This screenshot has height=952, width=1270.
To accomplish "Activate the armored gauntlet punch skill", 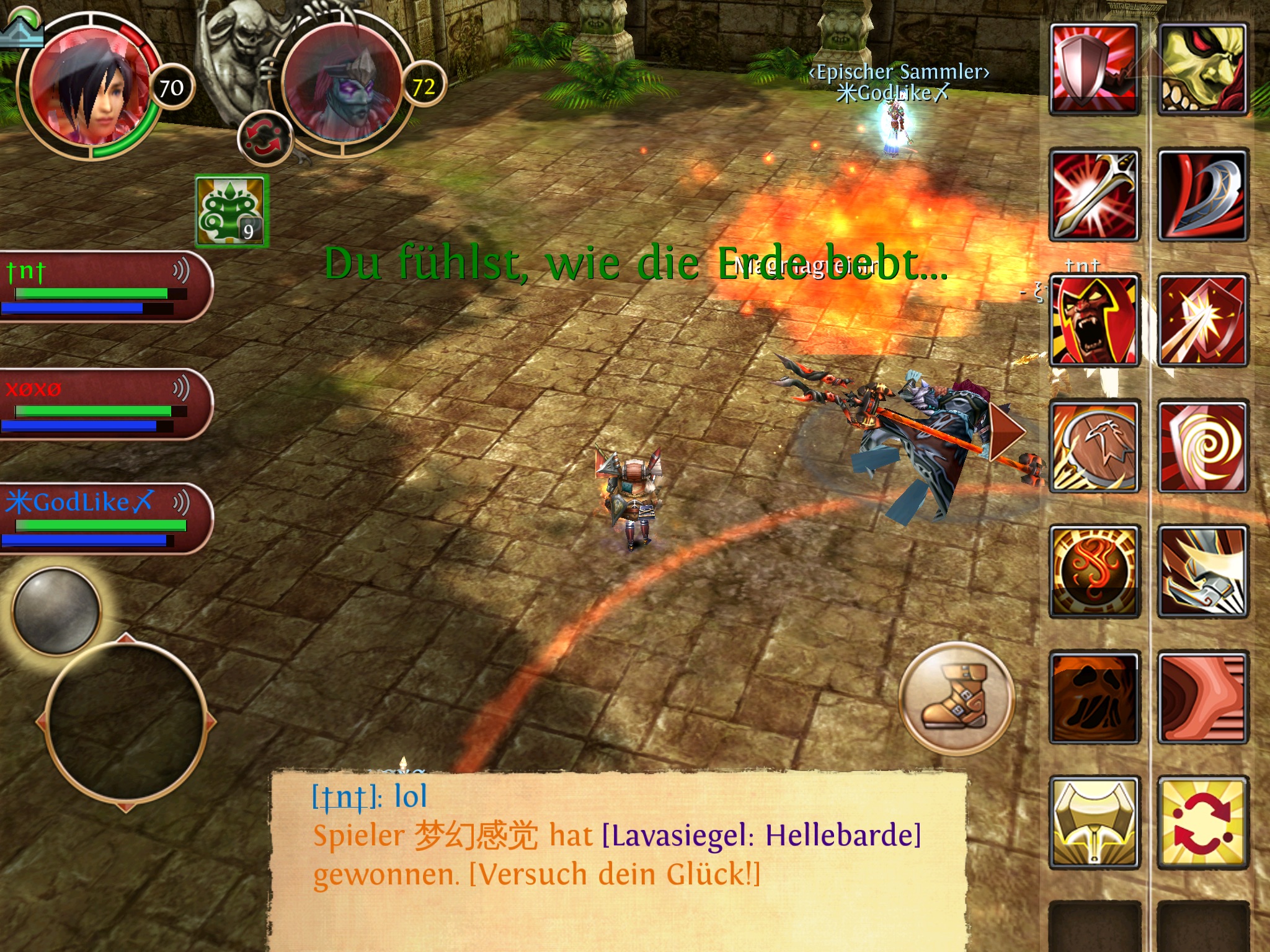I will pos(1202,571).
